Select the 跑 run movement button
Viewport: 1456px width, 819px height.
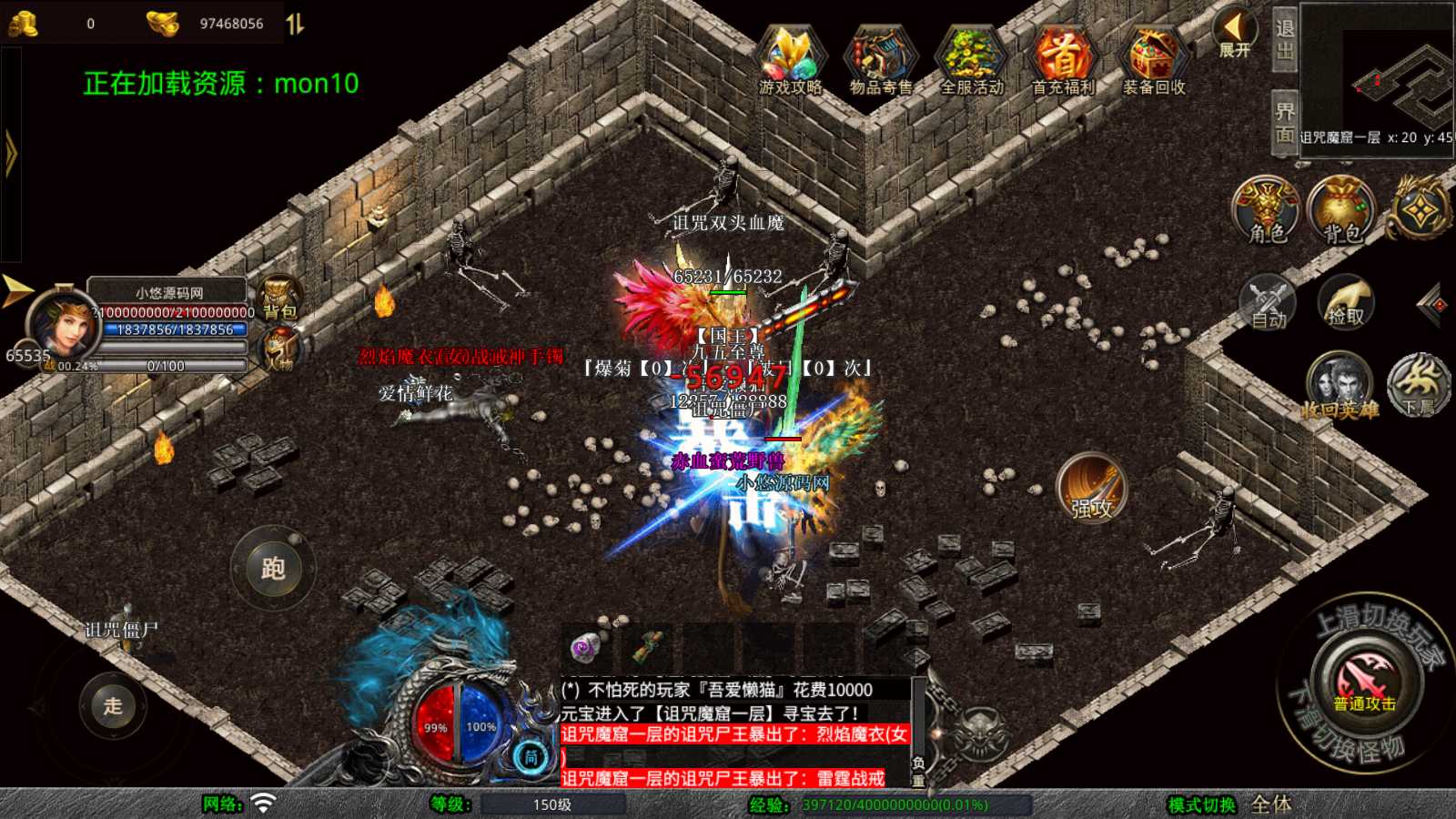[x=273, y=569]
